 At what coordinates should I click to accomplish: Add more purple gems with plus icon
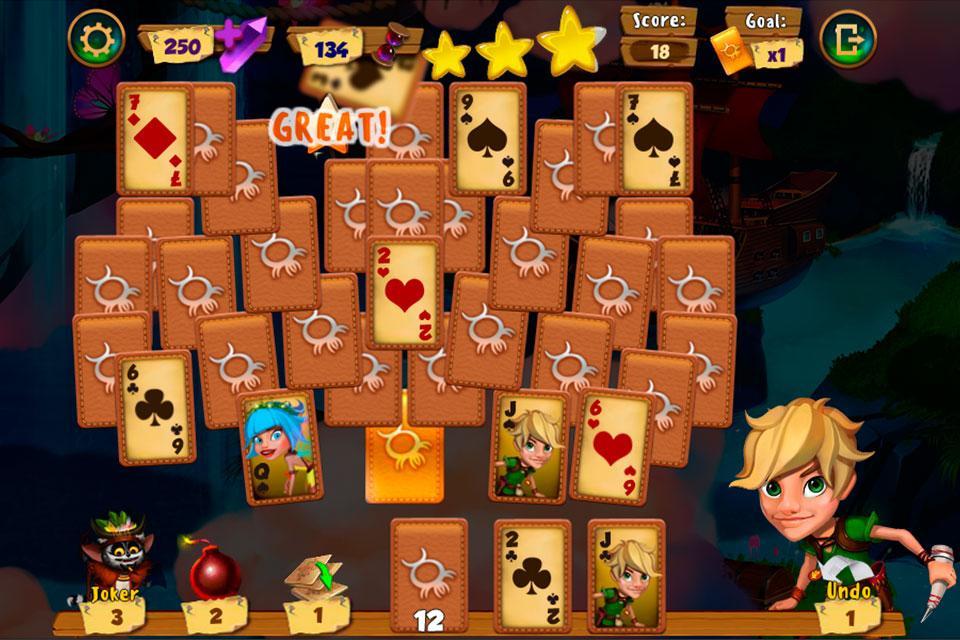pyautogui.click(x=244, y=42)
